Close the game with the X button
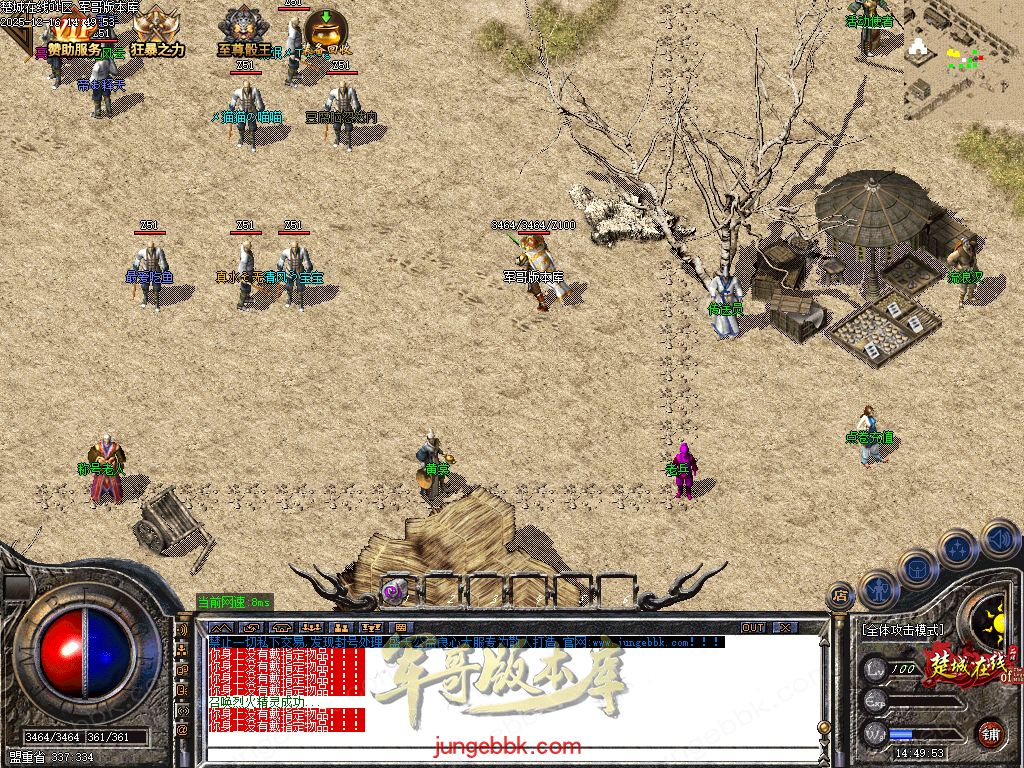This screenshot has width=1024, height=768. [x=785, y=627]
